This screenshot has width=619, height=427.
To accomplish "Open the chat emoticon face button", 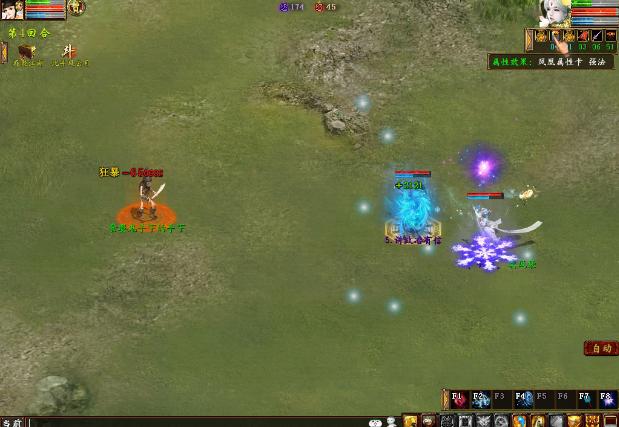I will (x=374, y=422).
